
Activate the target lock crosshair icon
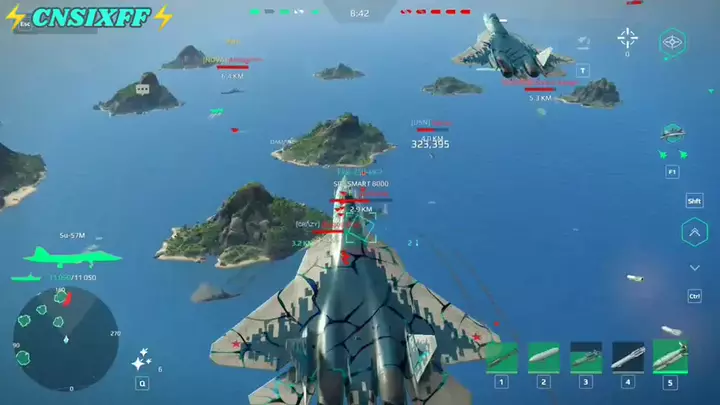(628, 38)
